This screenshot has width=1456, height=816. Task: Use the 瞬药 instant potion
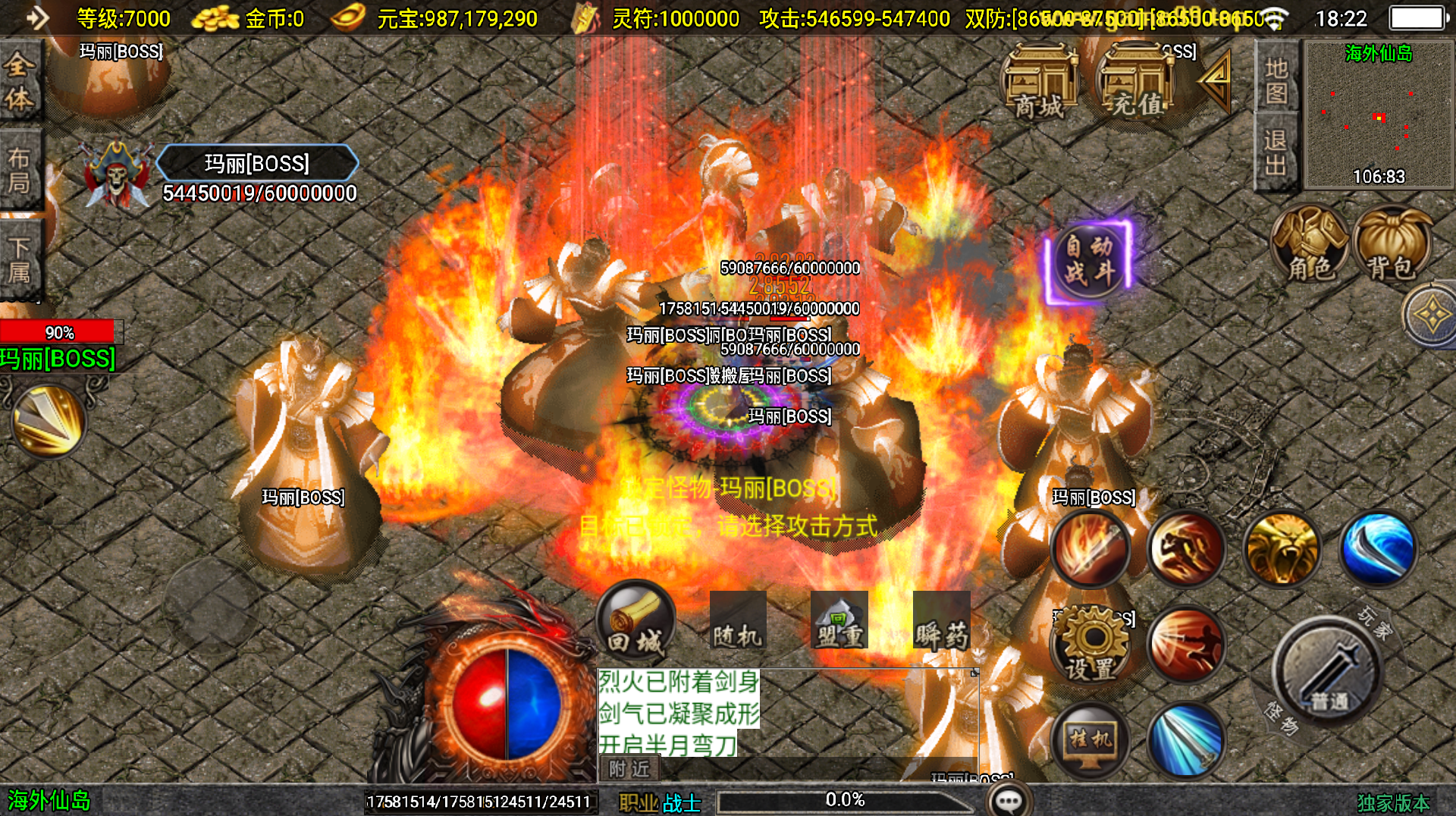[941, 620]
